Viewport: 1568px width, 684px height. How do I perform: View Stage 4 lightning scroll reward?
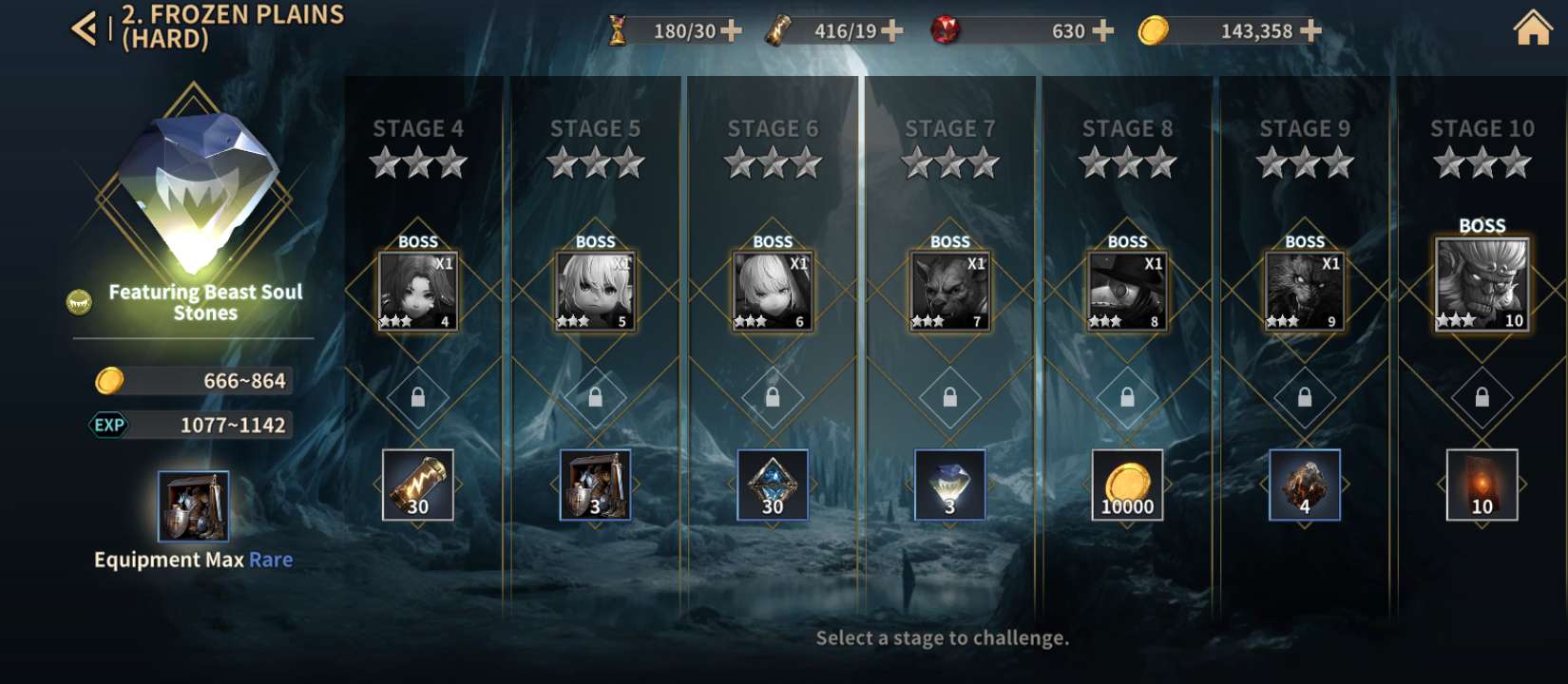click(418, 484)
